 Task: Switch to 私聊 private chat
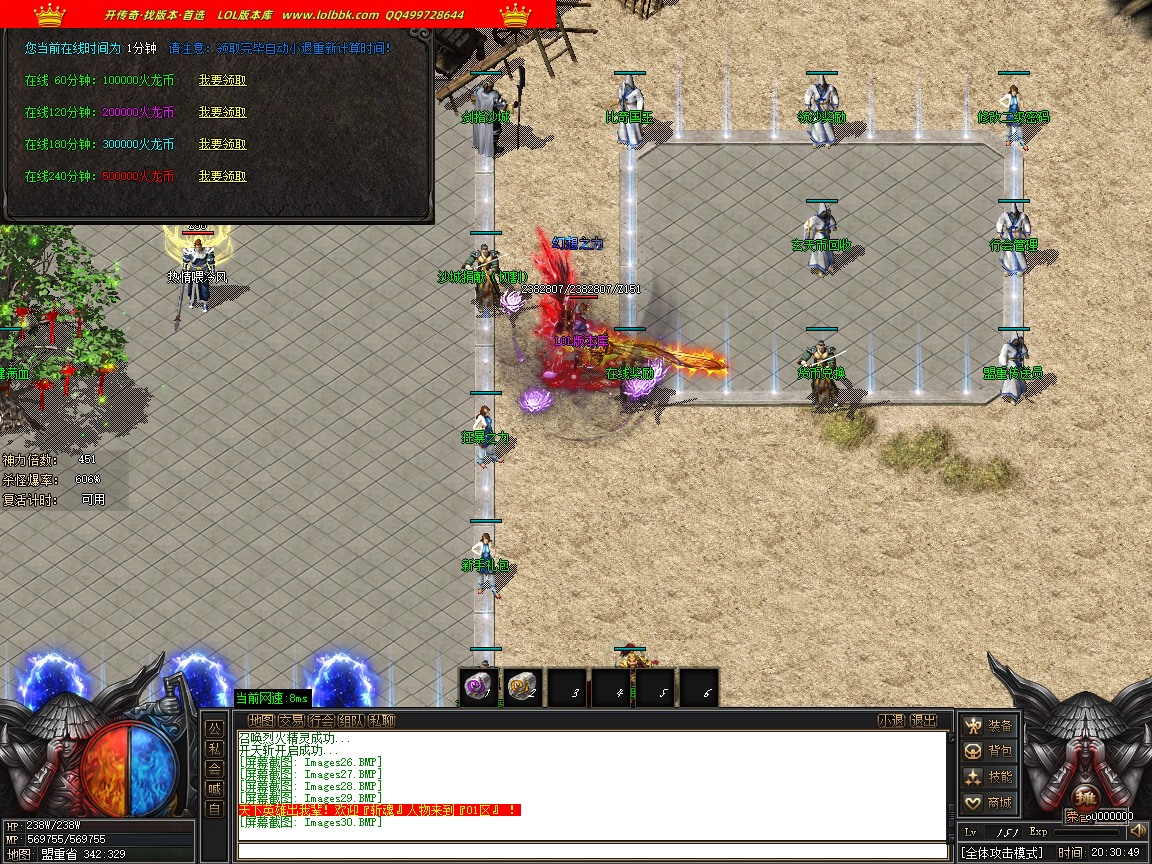point(381,720)
